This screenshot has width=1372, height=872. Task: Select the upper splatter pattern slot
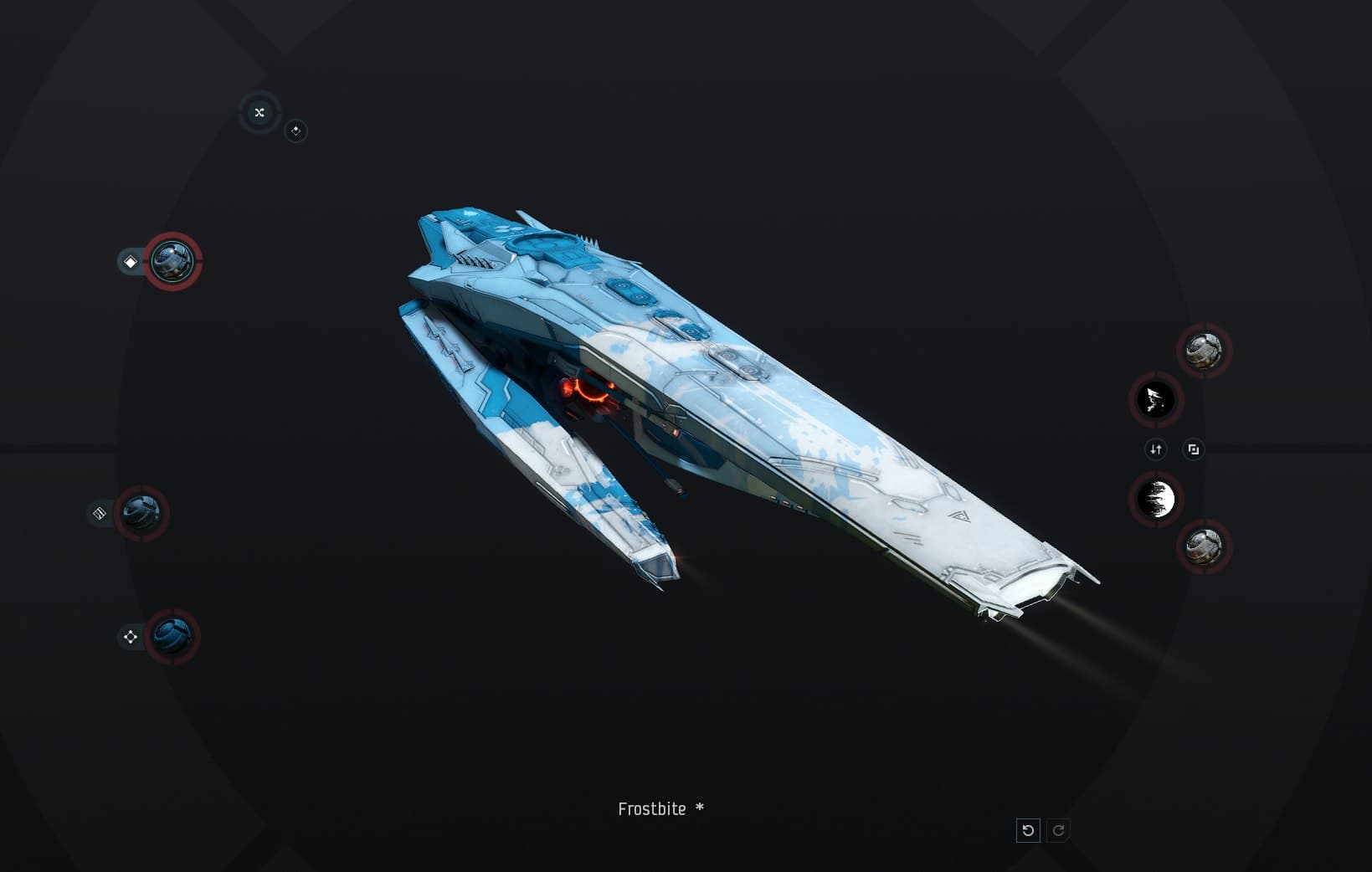(x=1156, y=400)
